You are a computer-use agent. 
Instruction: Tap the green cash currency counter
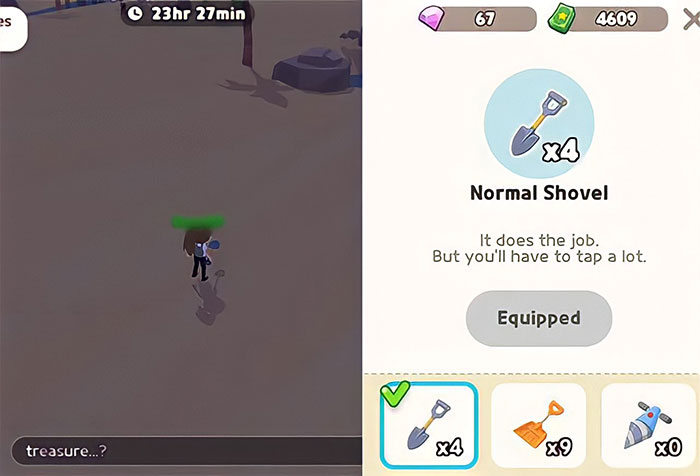point(607,19)
